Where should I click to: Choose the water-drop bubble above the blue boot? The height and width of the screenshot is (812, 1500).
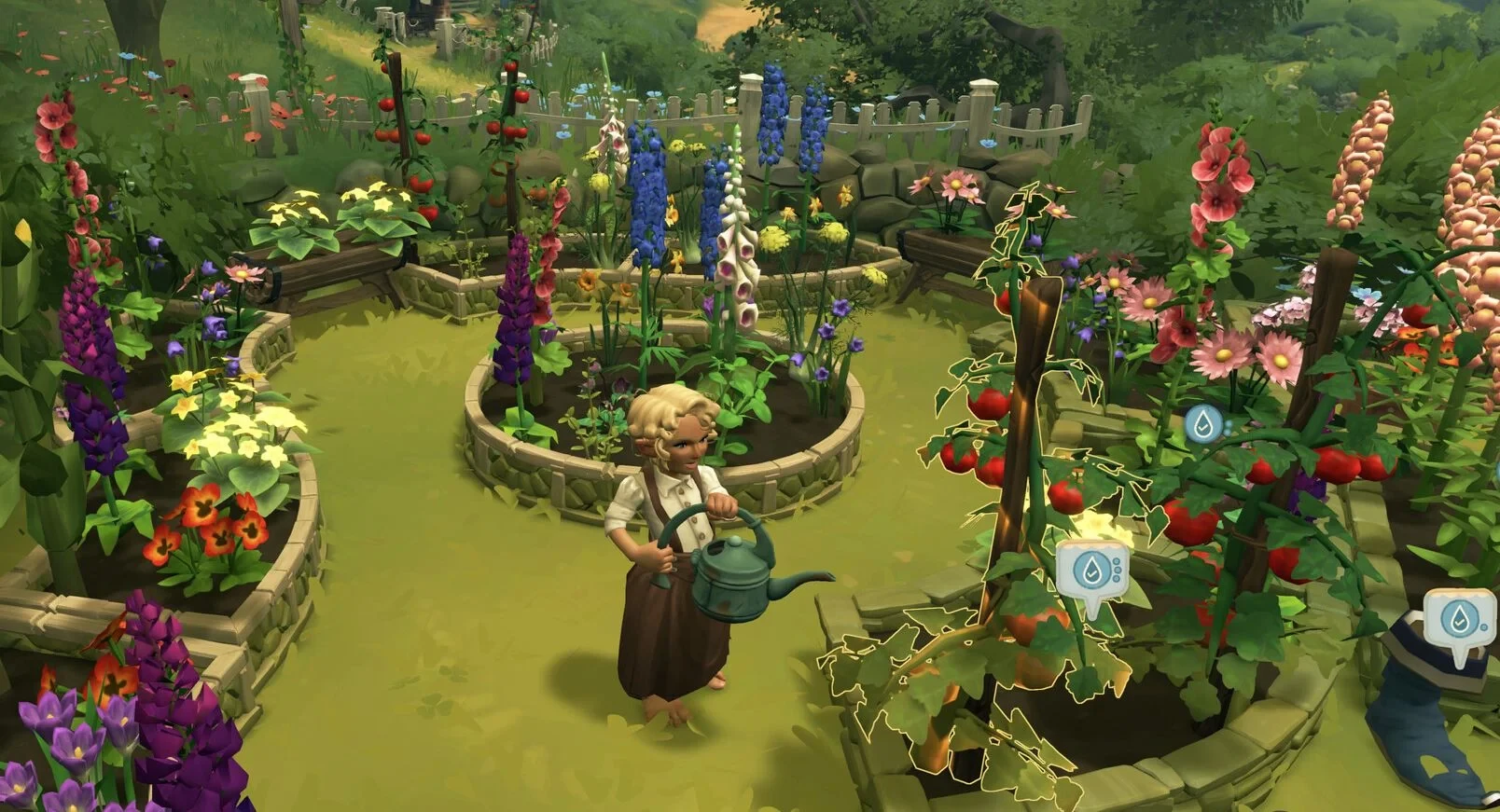tap(1458, 616)
